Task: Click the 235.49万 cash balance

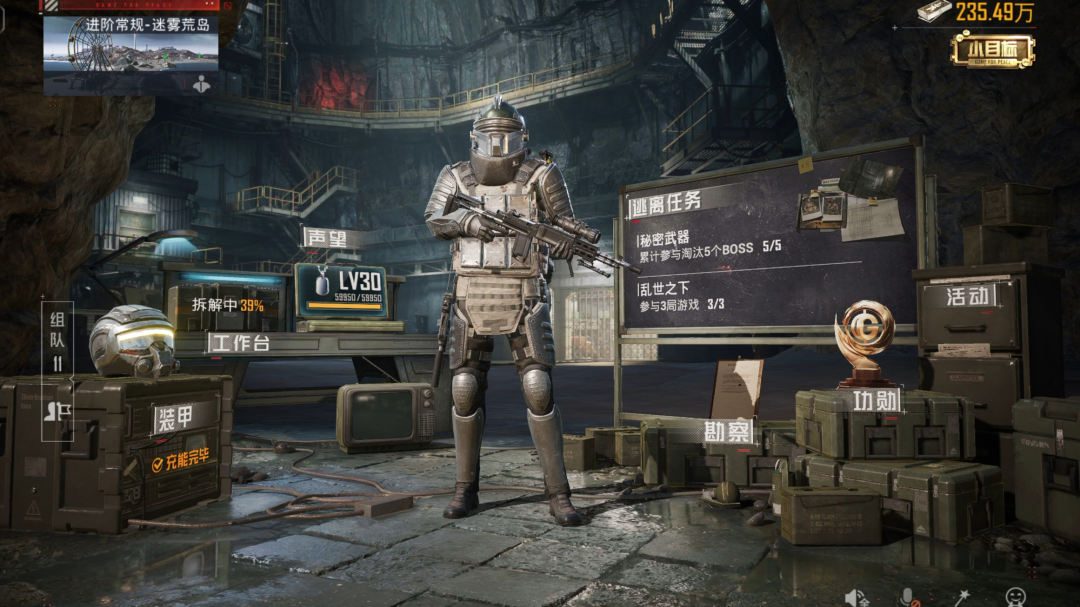Action: click(976, 12)
